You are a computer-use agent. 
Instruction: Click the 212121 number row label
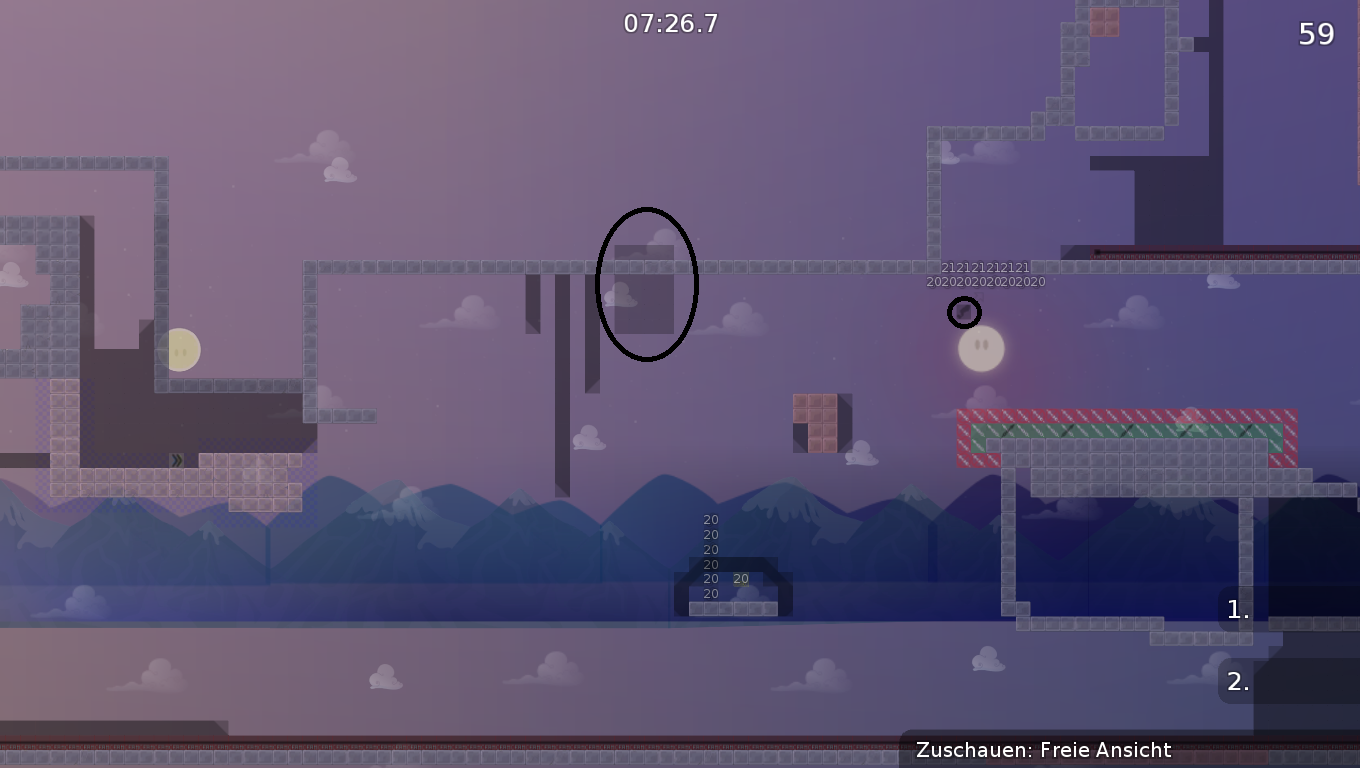coord(984,267)
